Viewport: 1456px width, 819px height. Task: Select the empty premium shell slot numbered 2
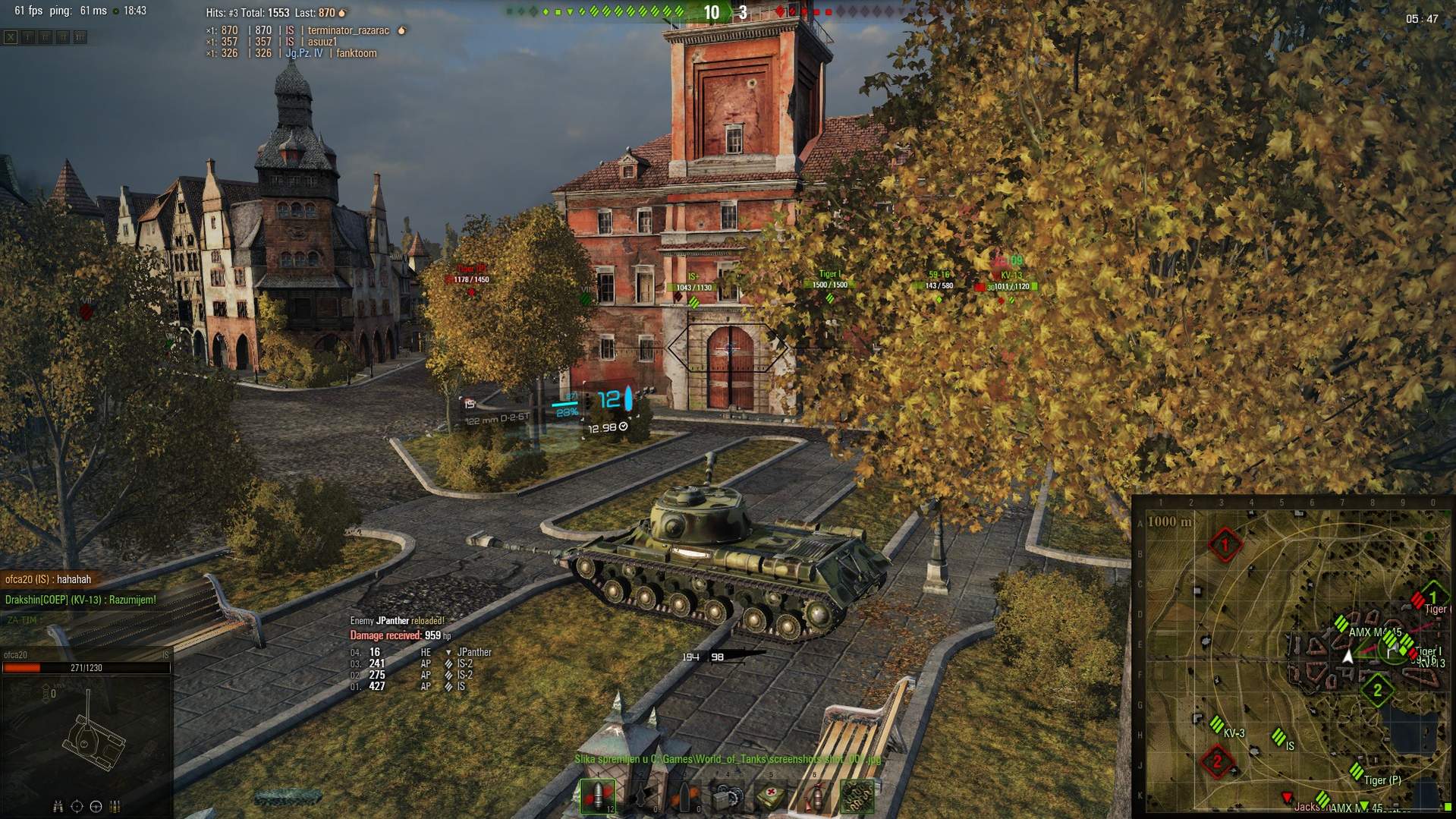[641, 796]
